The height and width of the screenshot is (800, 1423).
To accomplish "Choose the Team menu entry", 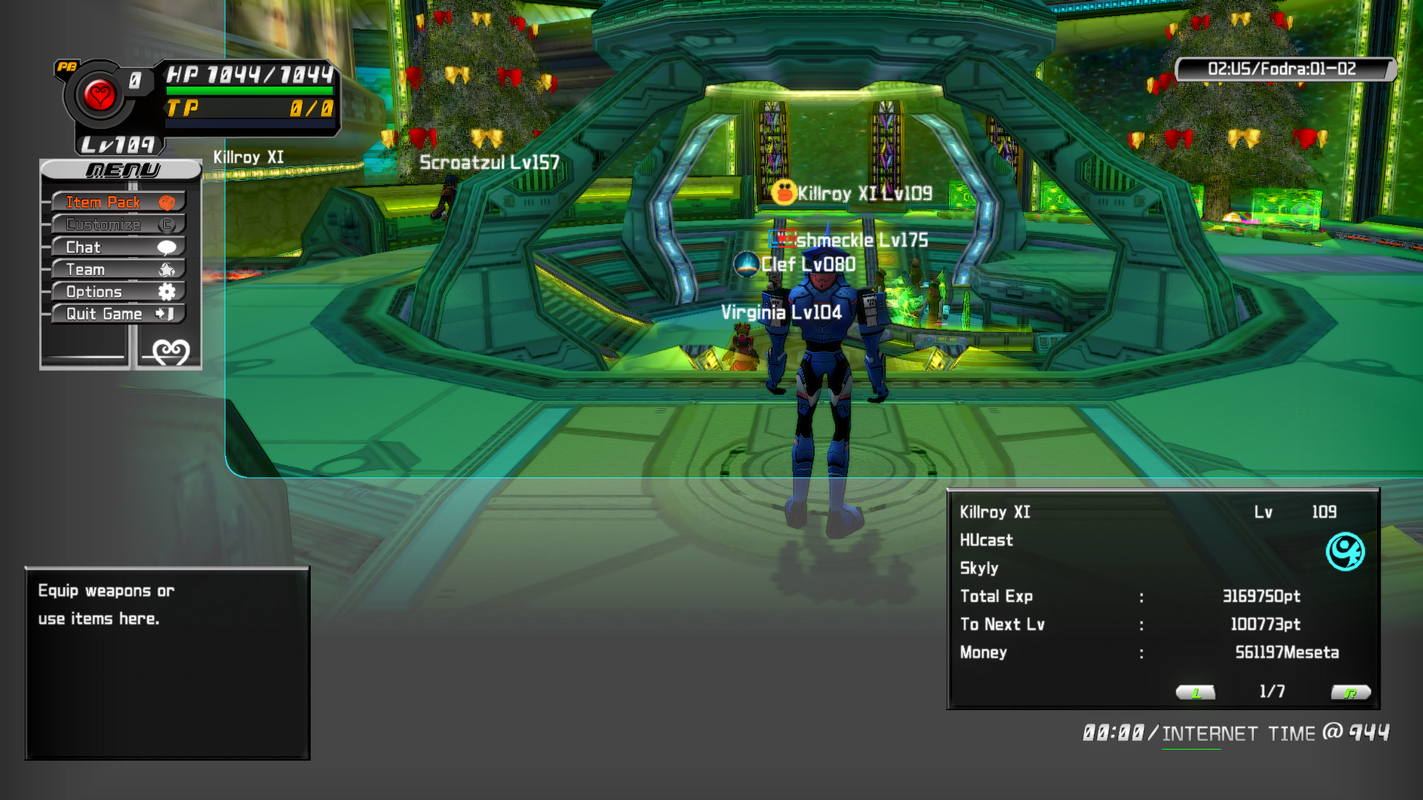I will tap(118, 269).
